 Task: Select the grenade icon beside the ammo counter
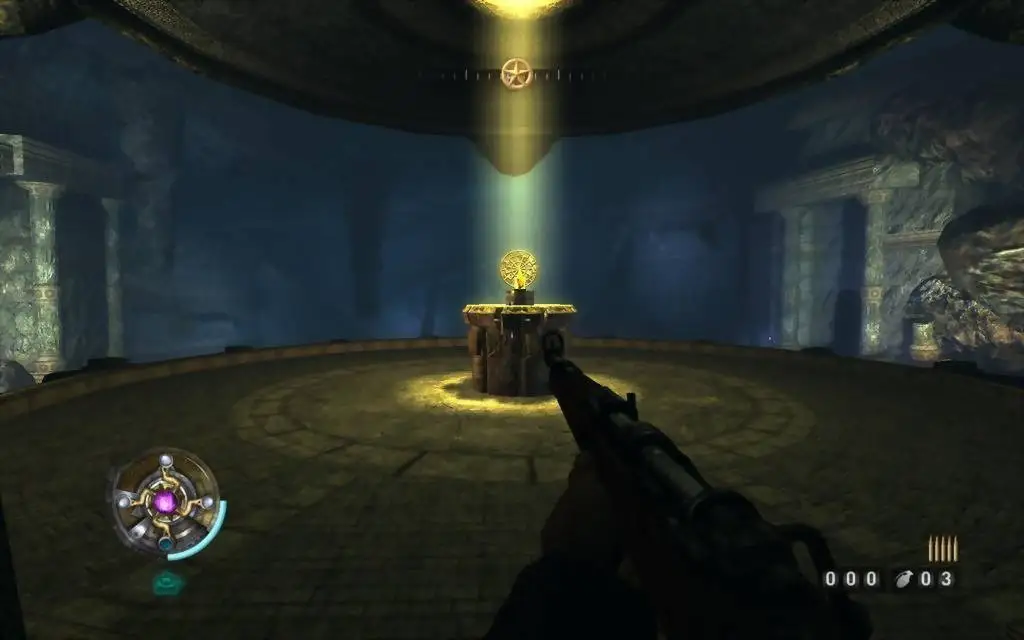point(905,578)
